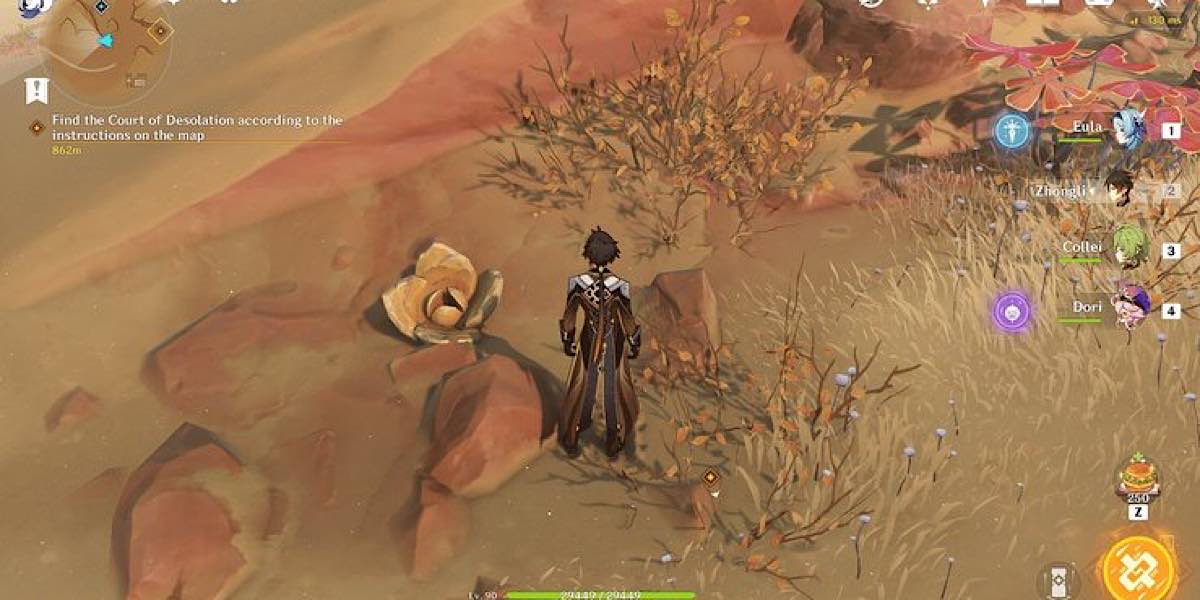Open the quest menu exclamation banner icon
This screenshot has height=600, width=1200.
[37, 90]
